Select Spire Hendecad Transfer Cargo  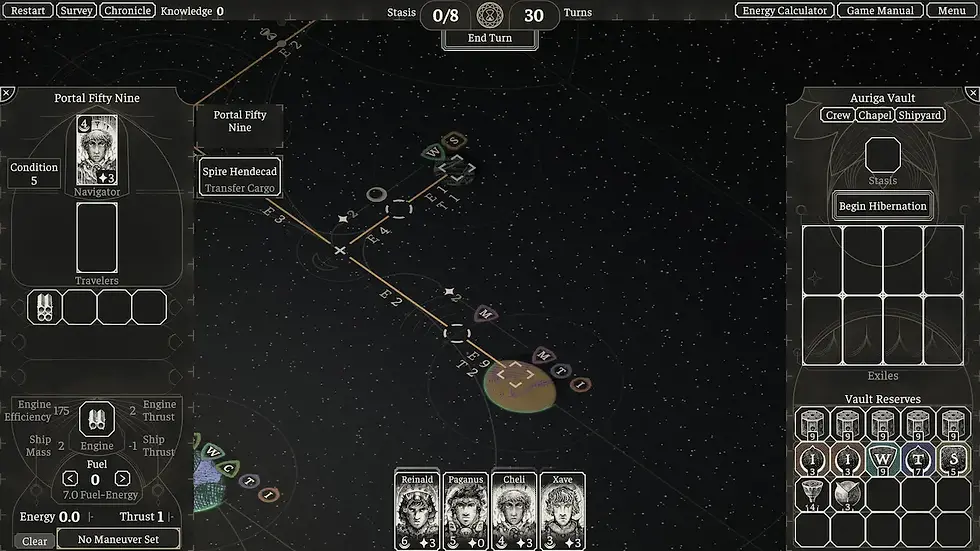coord(240,178)
